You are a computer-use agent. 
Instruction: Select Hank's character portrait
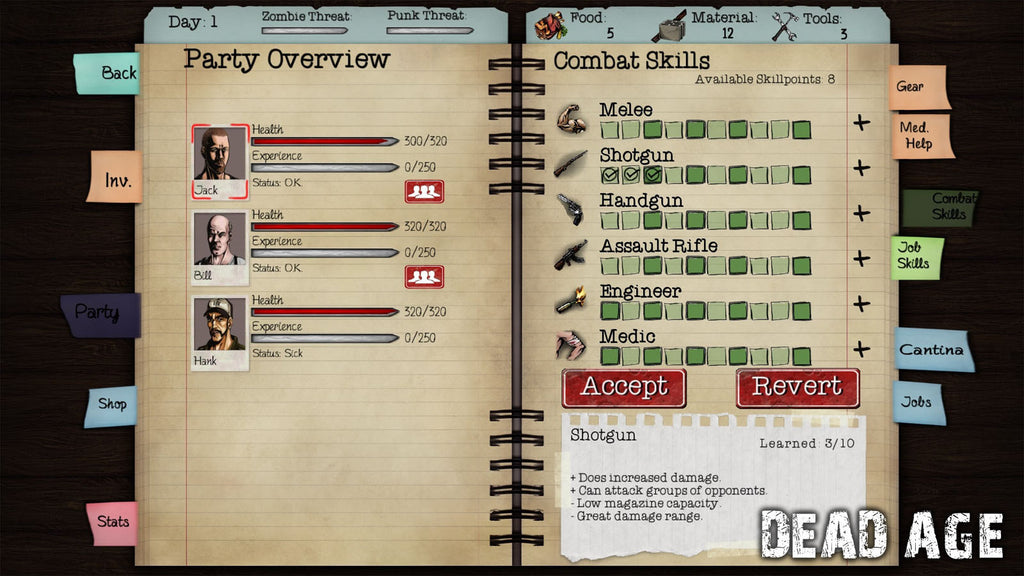(219, 326)
